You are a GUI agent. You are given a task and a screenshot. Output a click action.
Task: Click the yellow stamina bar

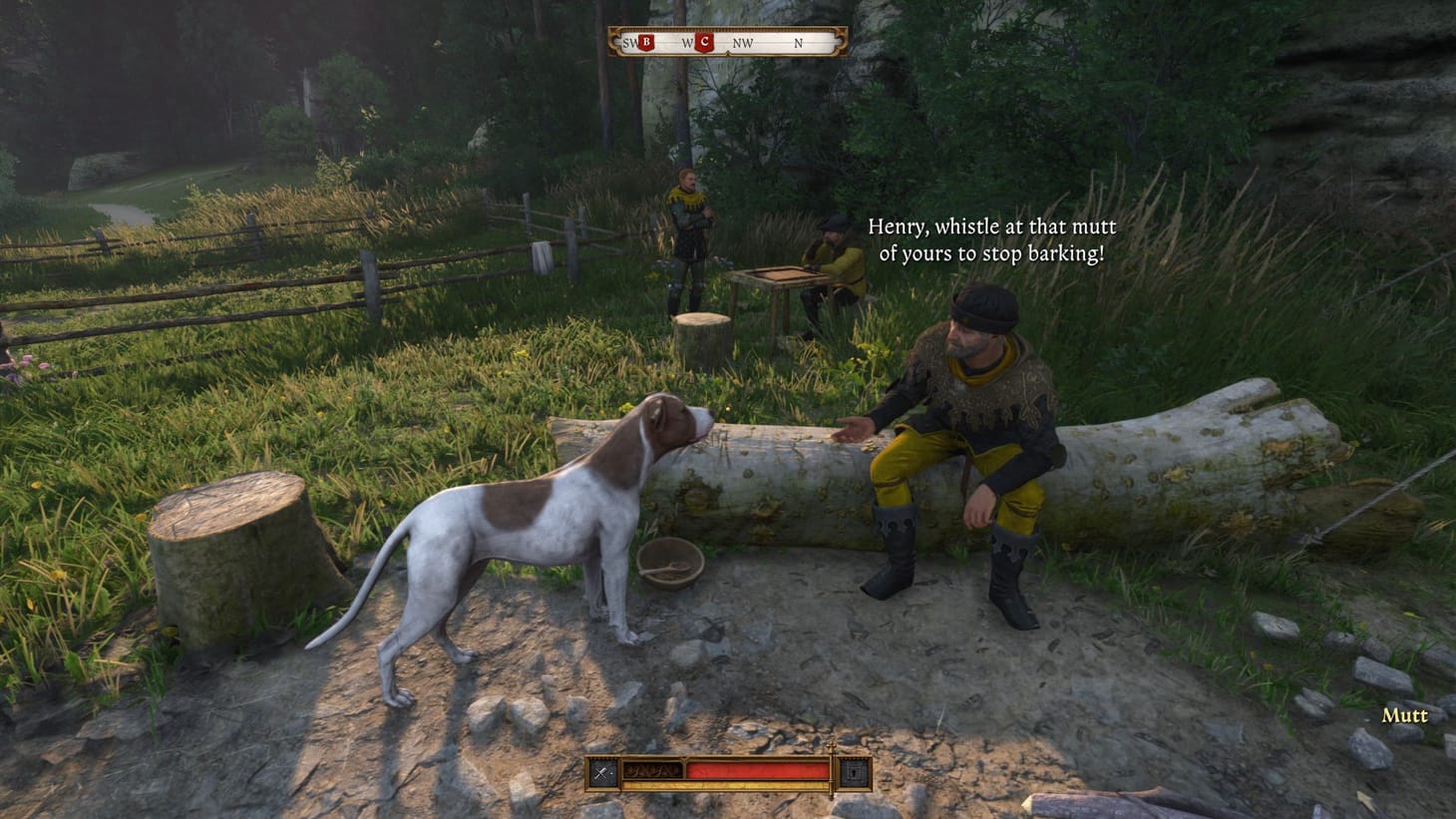point(728,785)
